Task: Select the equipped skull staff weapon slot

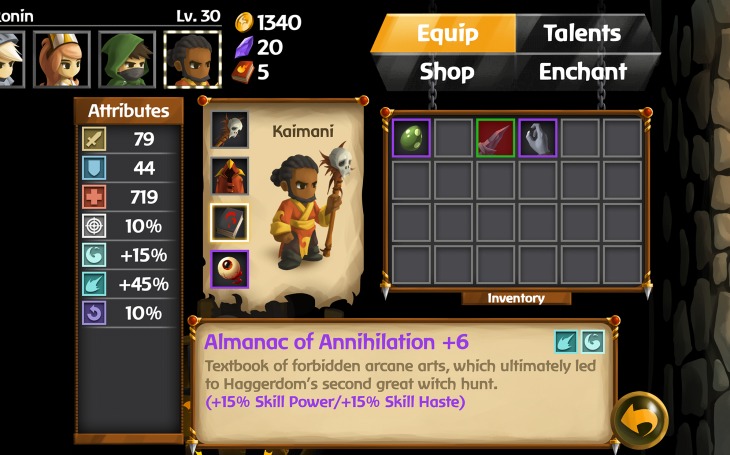Action: click(x=230, y=129)
